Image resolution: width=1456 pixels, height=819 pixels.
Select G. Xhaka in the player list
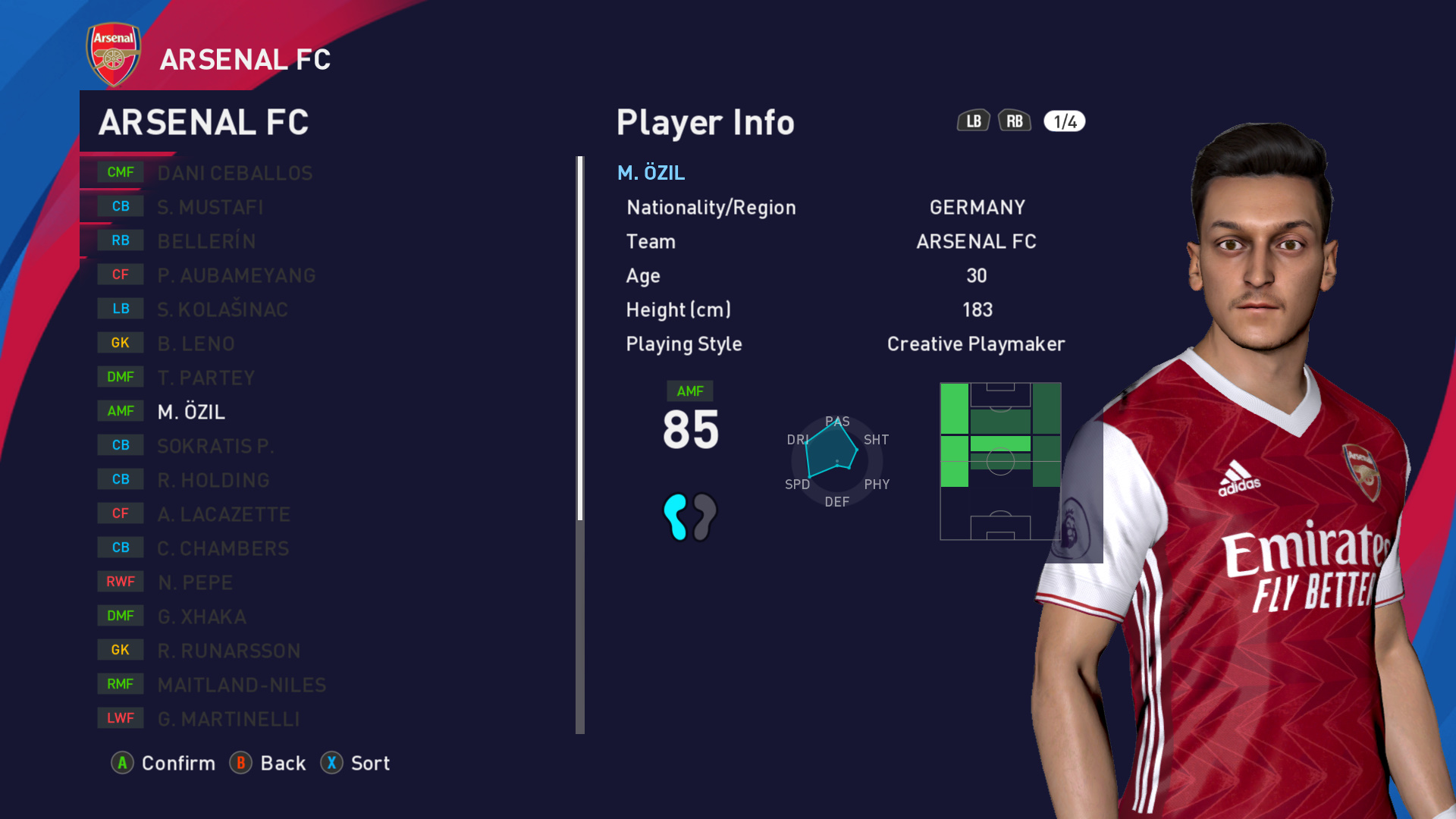pyautogui.click(x=202, y=617)
